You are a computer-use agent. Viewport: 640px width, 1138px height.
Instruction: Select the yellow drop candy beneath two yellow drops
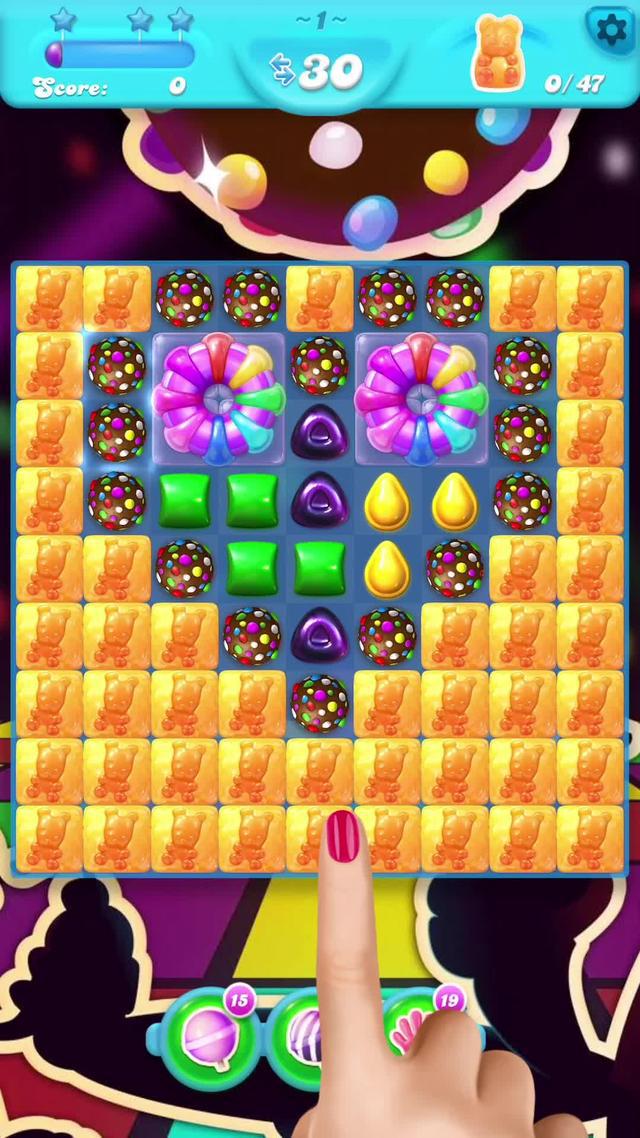coord(387,568)
